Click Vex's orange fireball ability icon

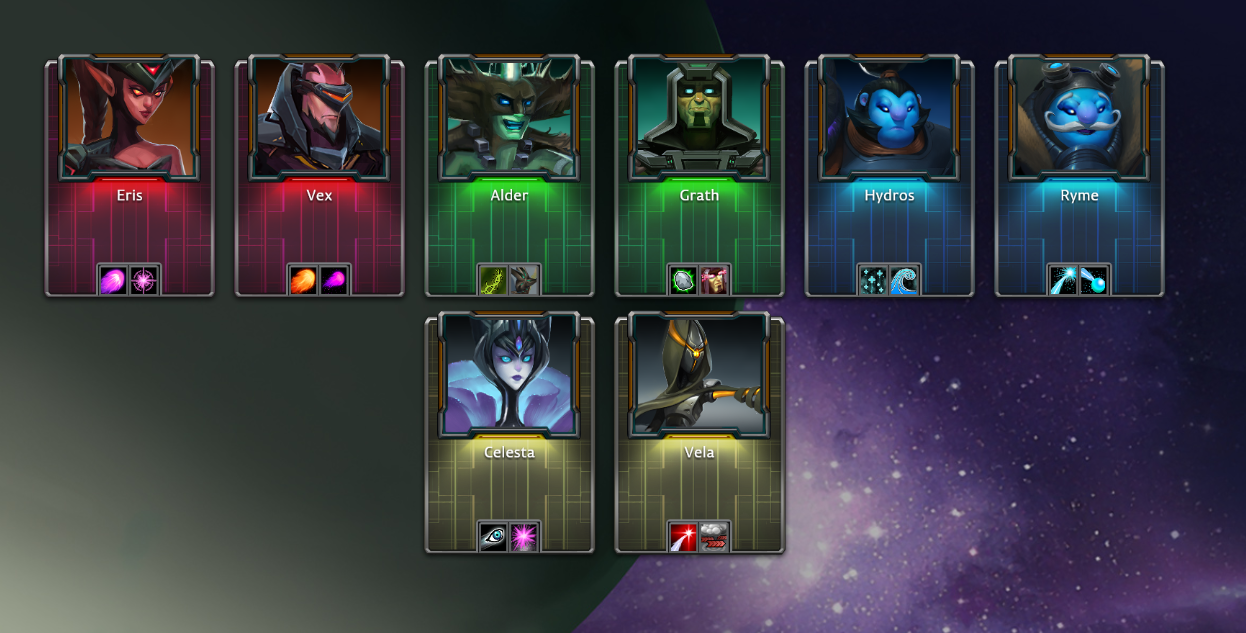(x=304, y=281)
